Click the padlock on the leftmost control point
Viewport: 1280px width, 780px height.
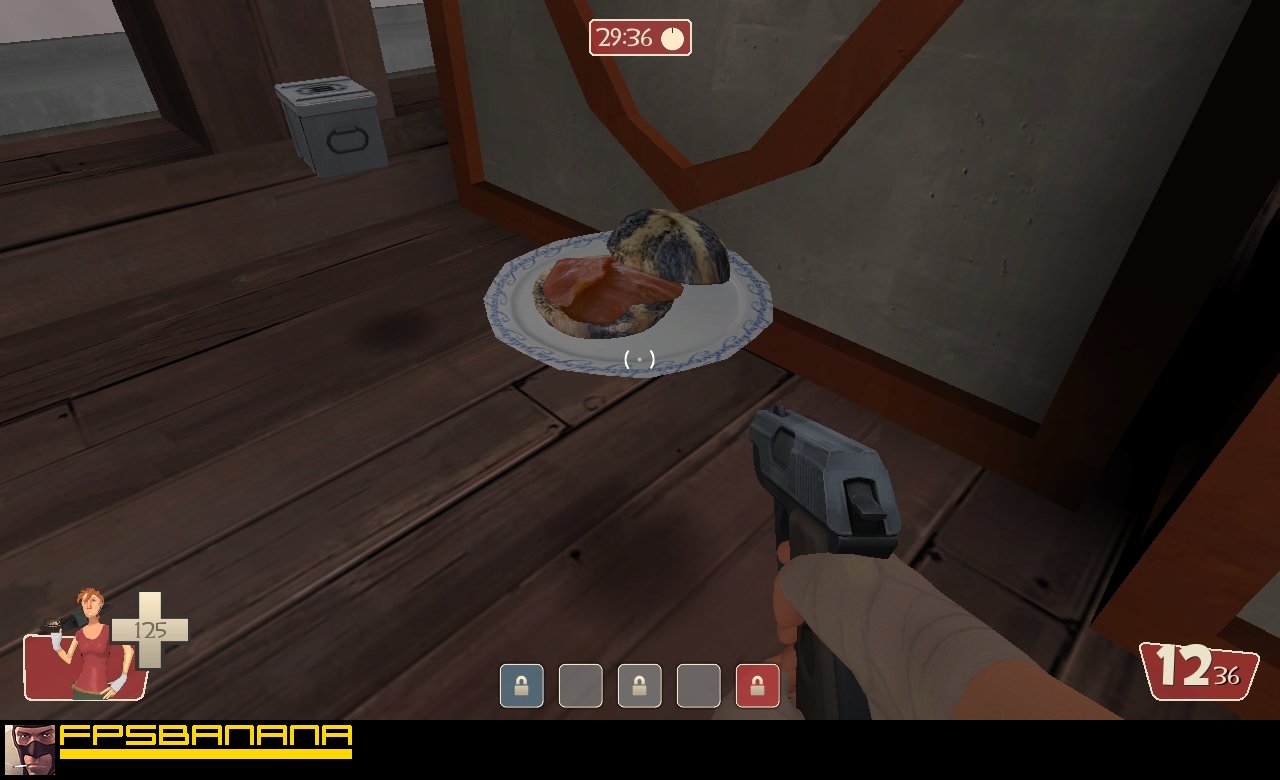pos(521,687)
